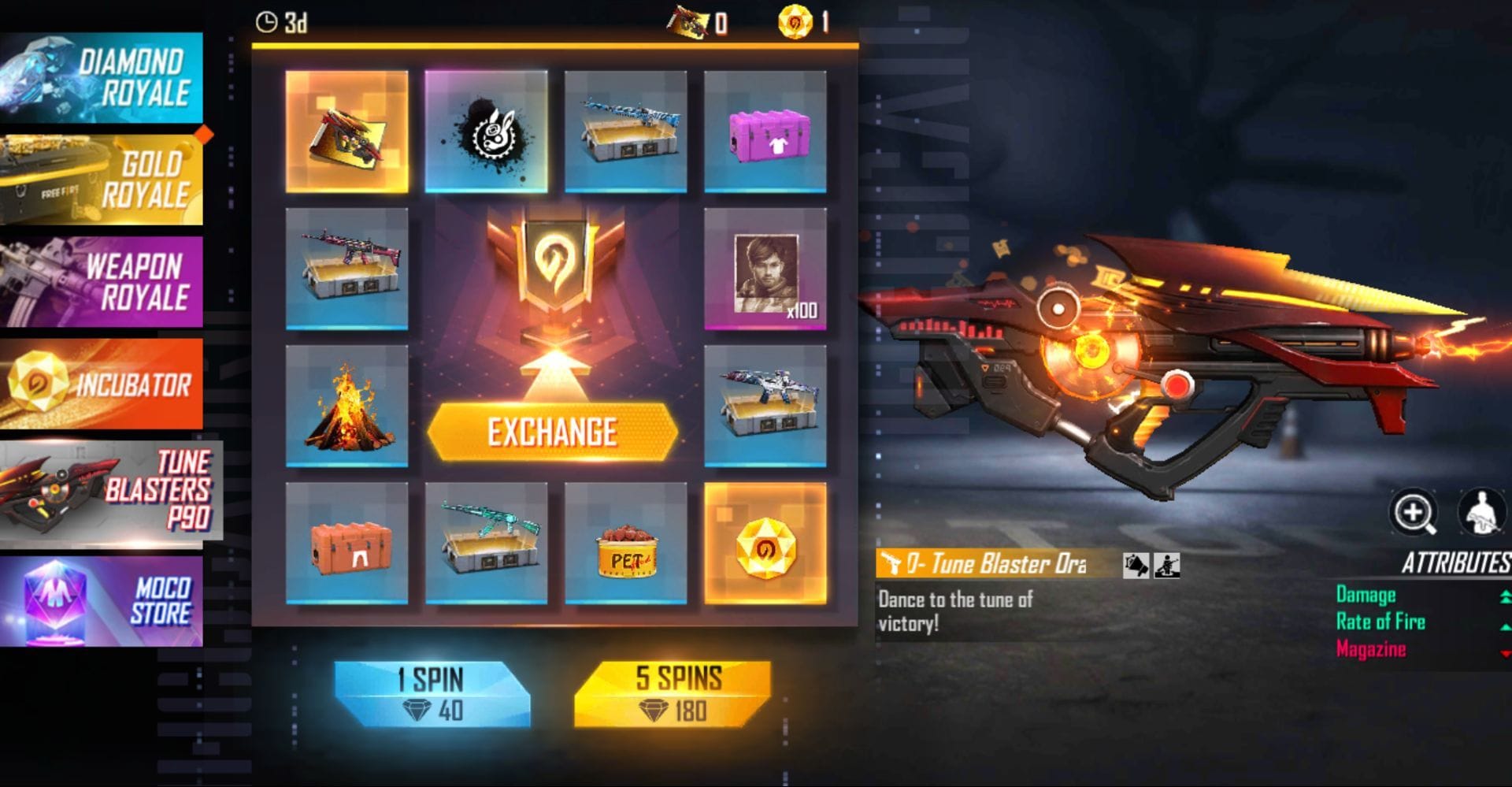Viewport: 1512px width, 787px height.
Task: Select the pet food can reward
Action: (x=625, y=544)
